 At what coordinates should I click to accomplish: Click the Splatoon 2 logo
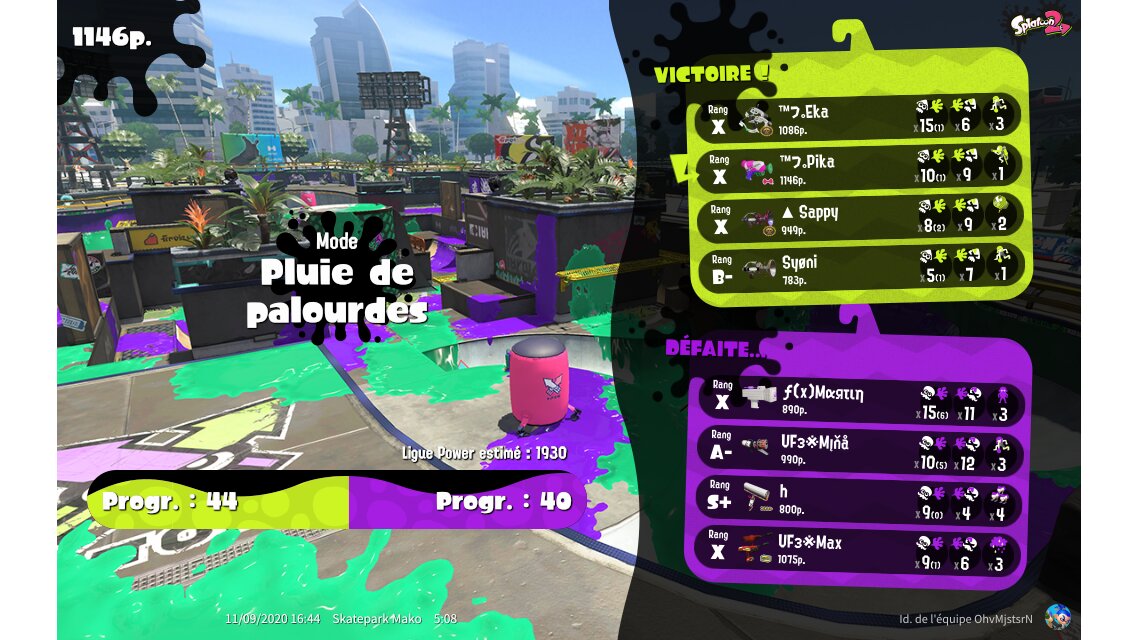click(x=1041, y=23)
